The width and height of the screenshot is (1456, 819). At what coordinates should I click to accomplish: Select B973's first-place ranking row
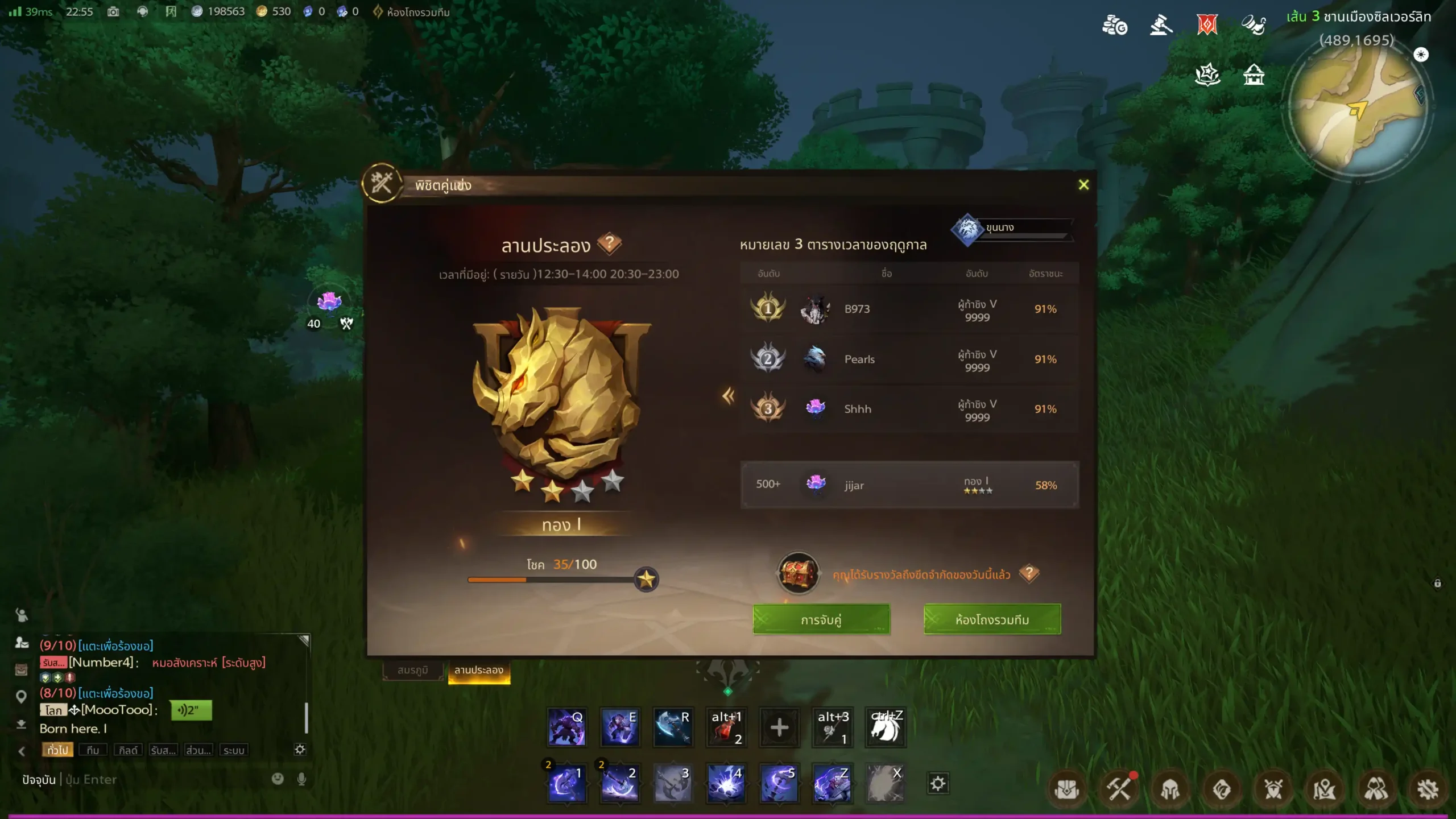click(x=908, y=309)
